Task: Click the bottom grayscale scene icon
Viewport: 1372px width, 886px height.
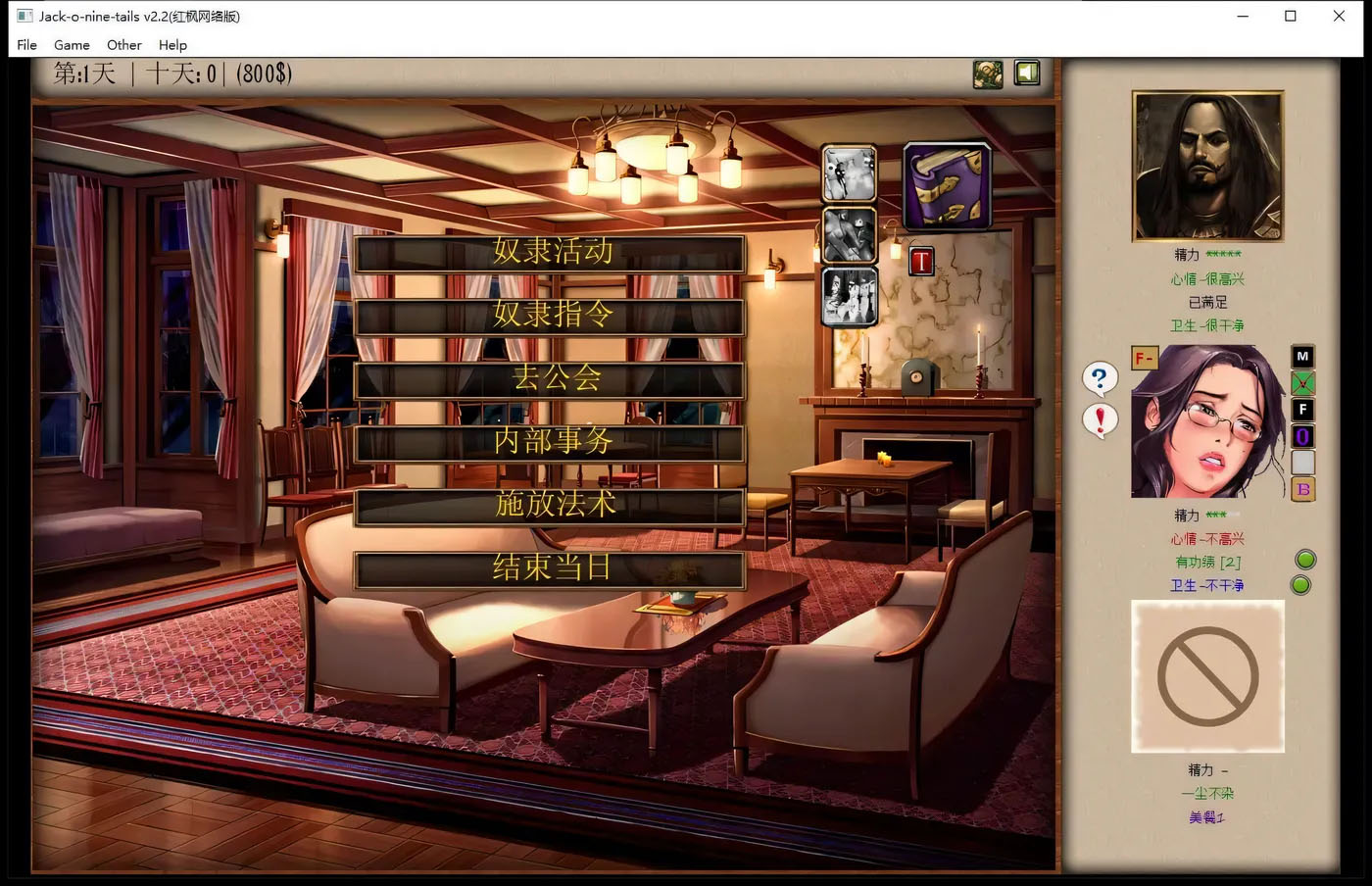Action: [848, 297]
